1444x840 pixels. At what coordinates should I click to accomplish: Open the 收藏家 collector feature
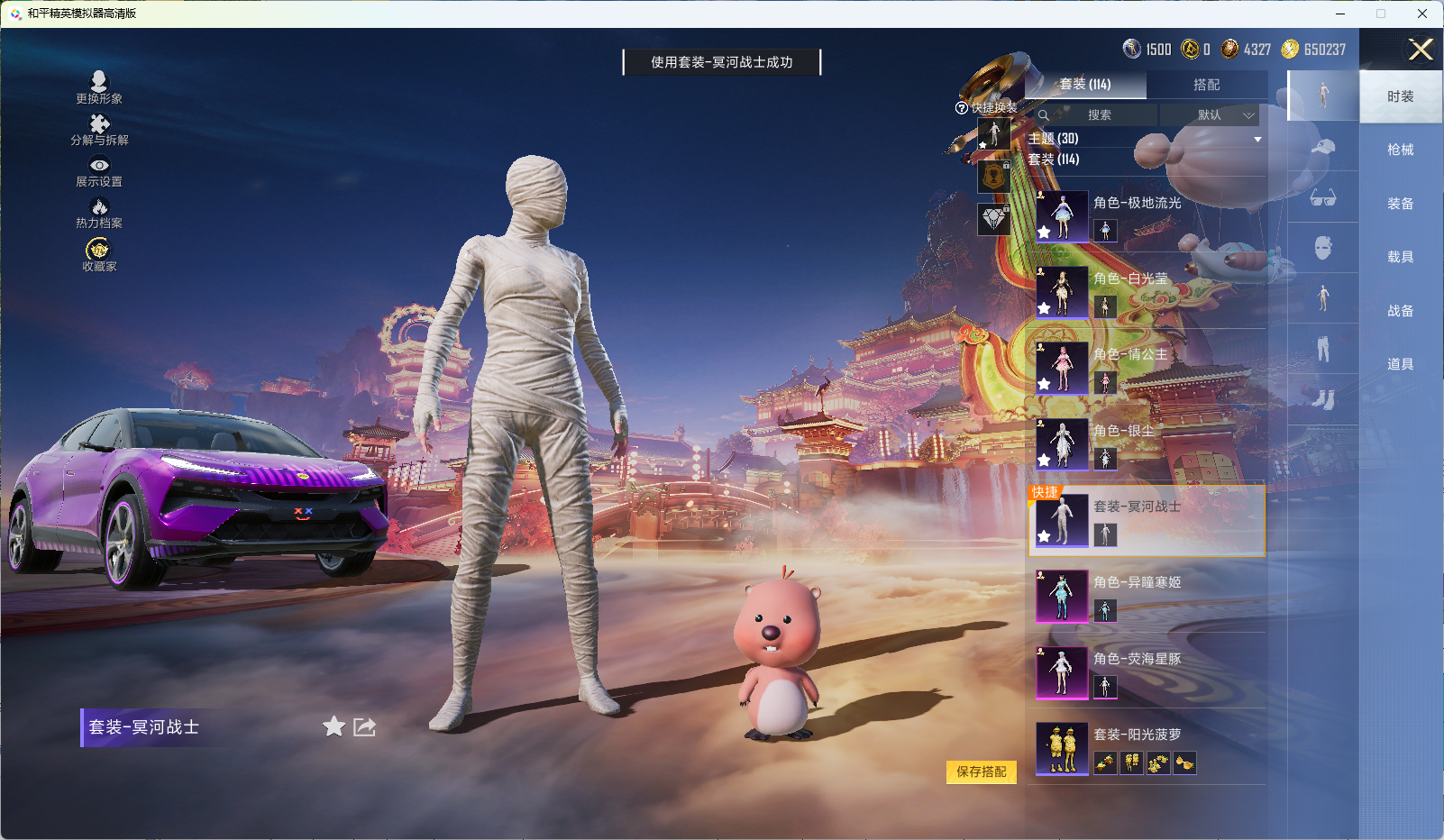[x=97, y=253]
